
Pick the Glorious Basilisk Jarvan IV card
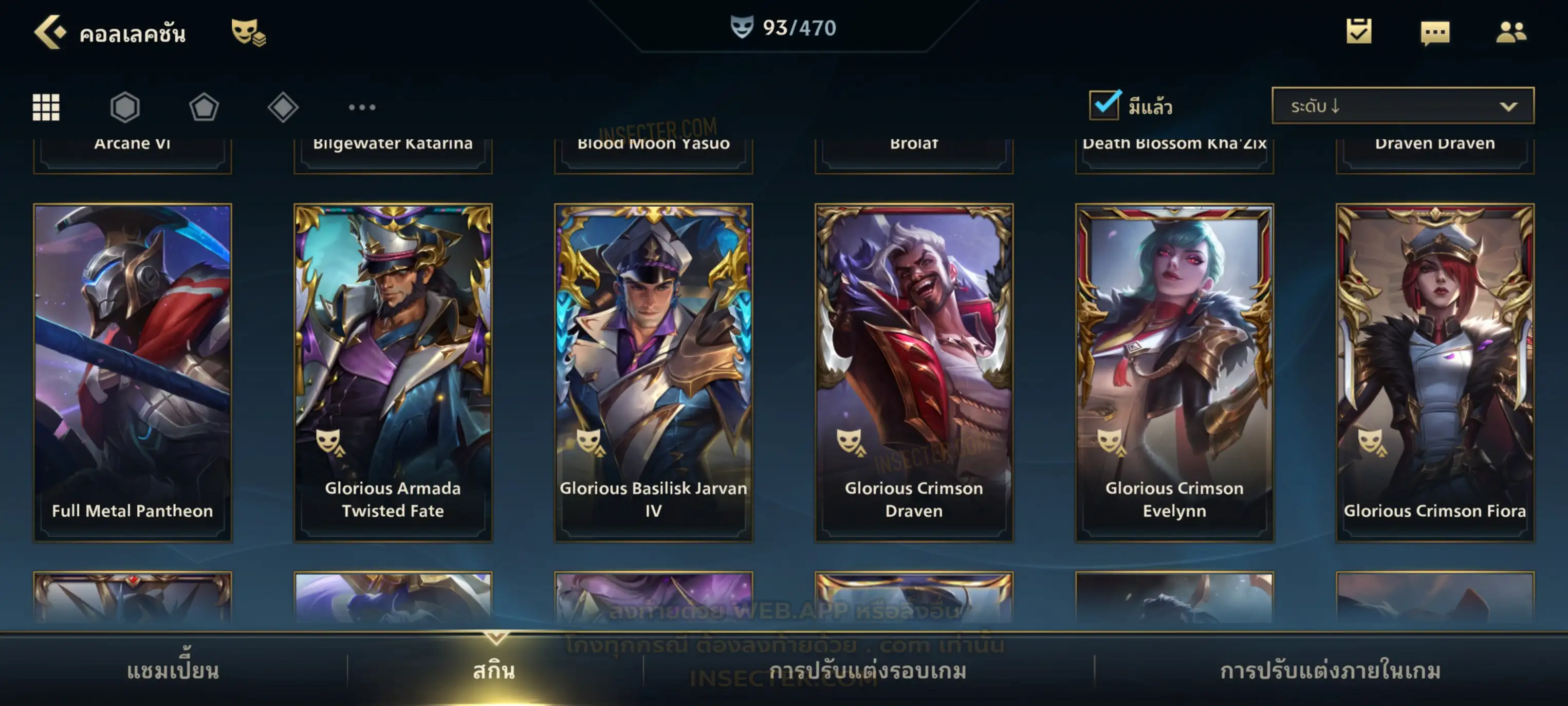point(653,372)
